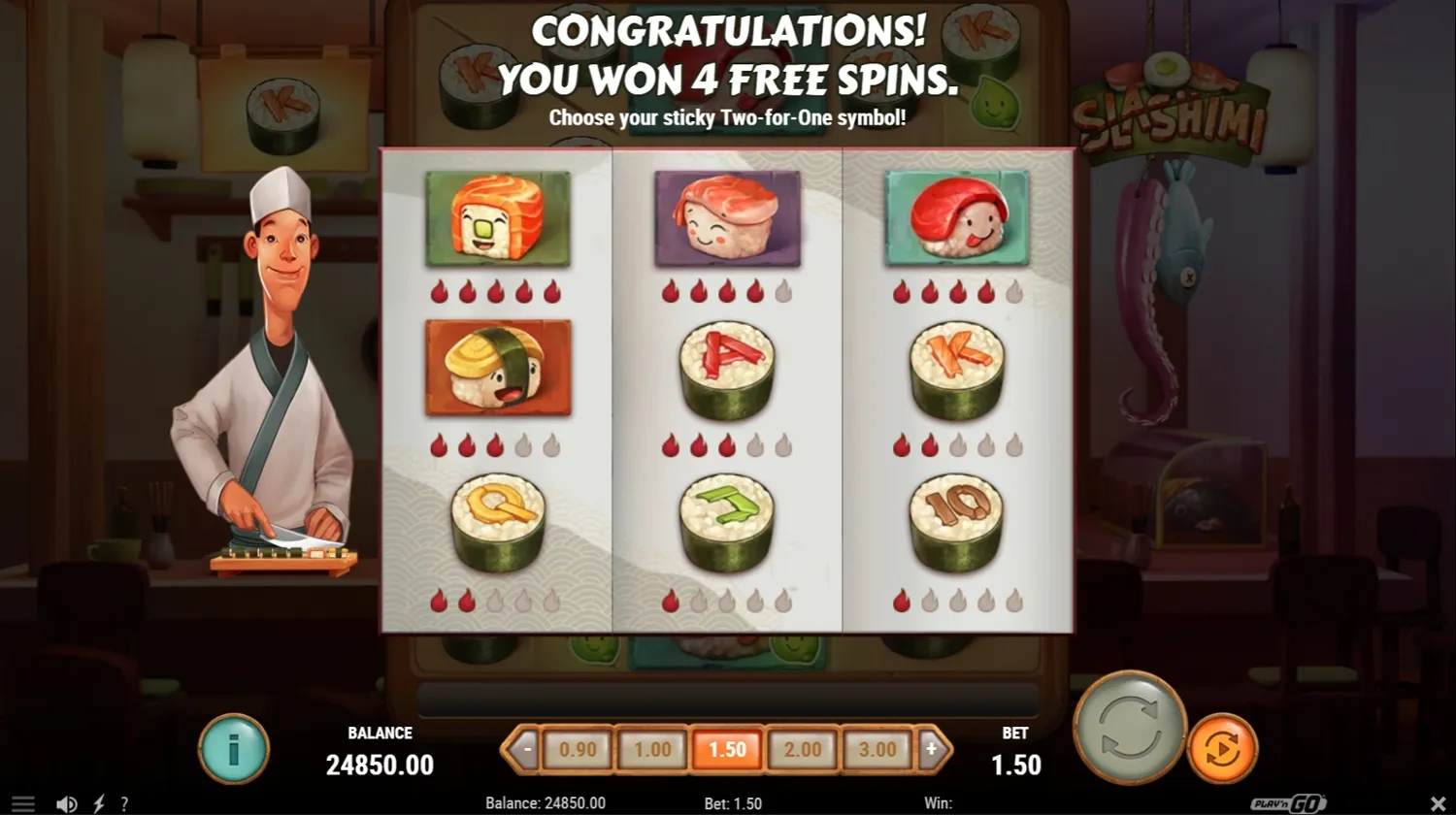Decrease the bet with the minus stepper
The width and height of the screenshot is (1456, 815).
point(526,749)
